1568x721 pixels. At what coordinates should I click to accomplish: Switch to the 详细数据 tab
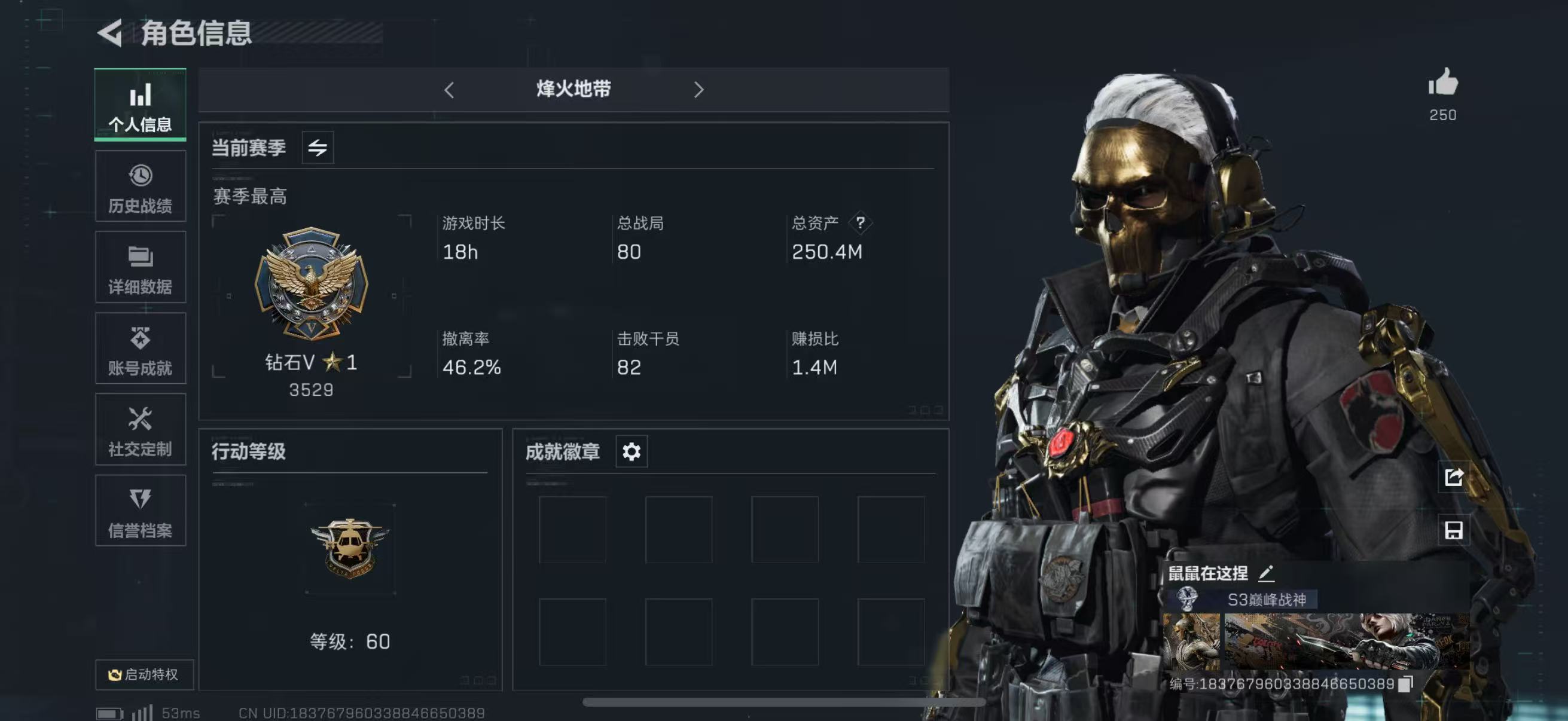pos(140,268)
